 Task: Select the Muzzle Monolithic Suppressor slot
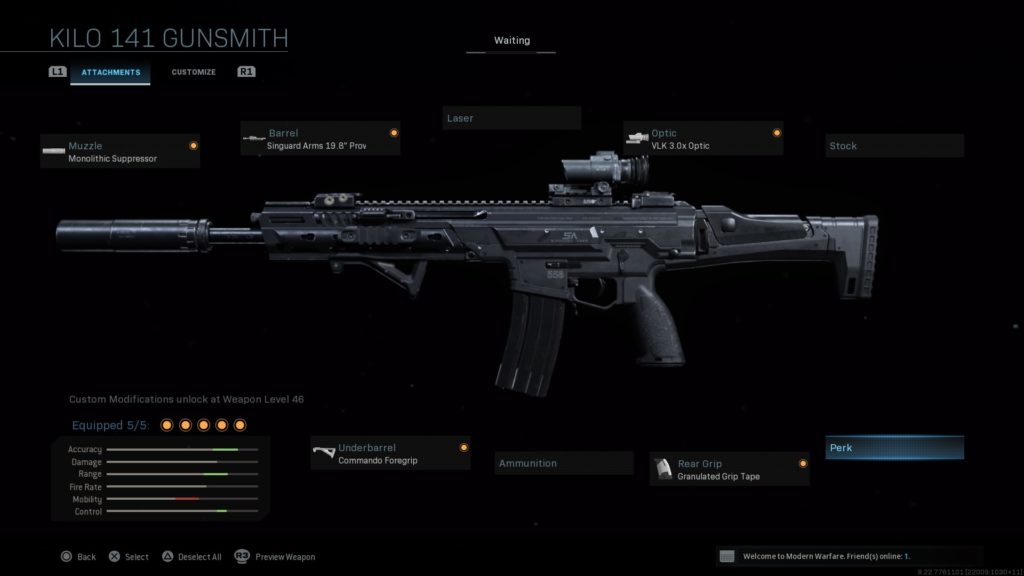tap(120, 152)
